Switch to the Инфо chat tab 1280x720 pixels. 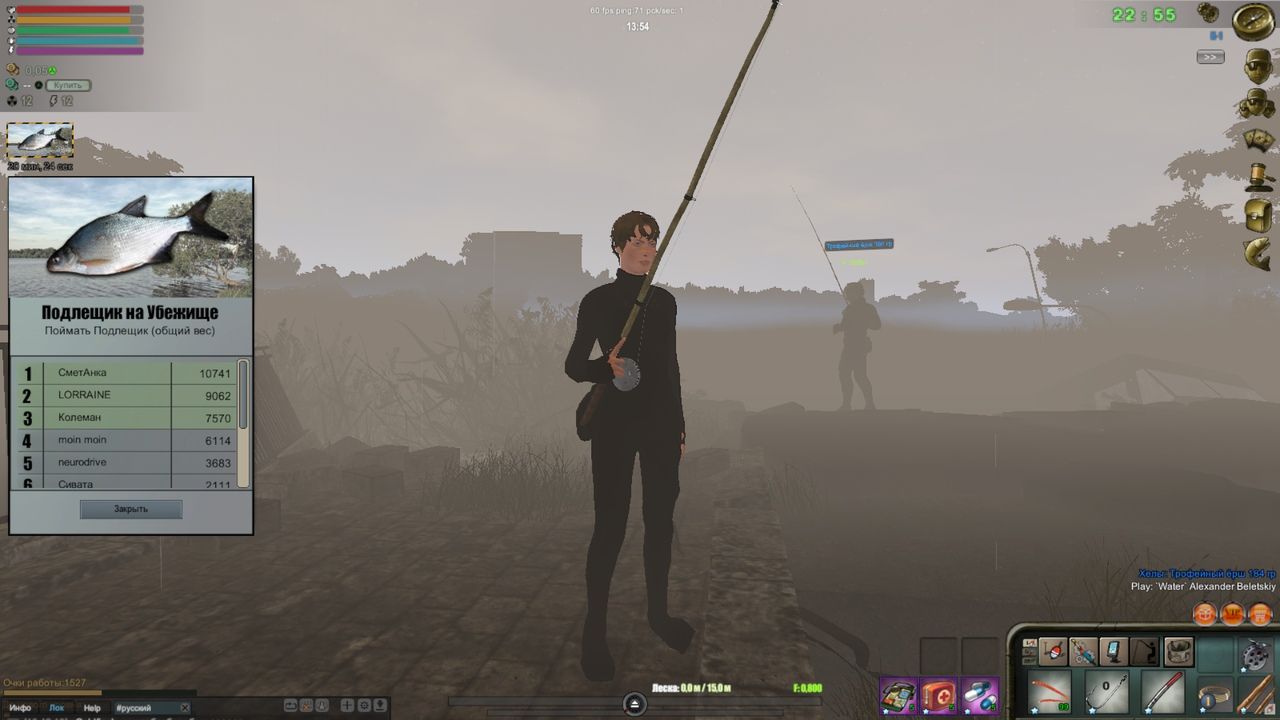coord(22,707)
